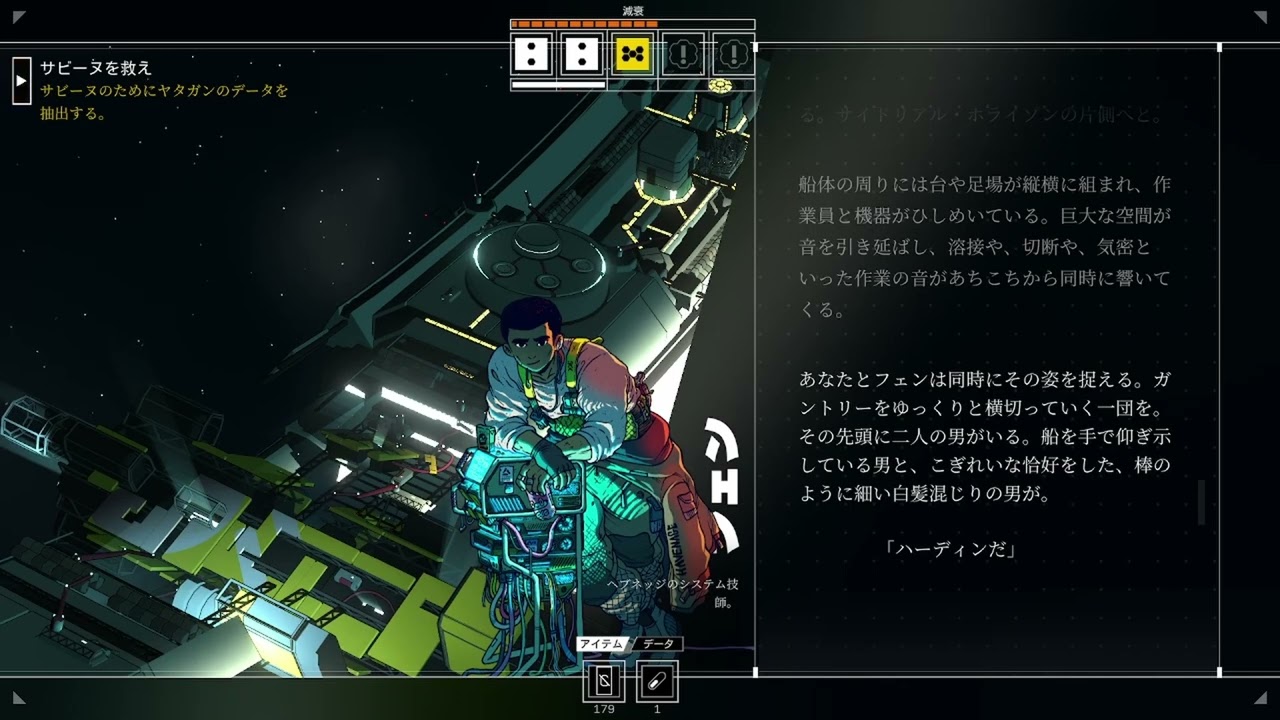Toggle selection of the highlighted glitch die

click(x=630, y=55)
